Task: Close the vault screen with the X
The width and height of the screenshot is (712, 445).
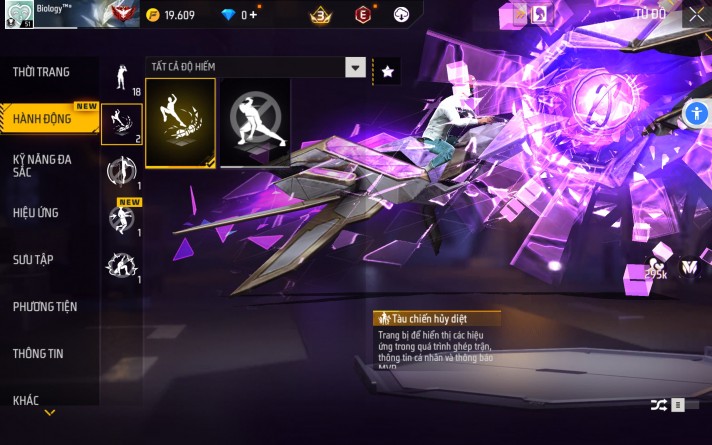Action: [x=696, y=14]
